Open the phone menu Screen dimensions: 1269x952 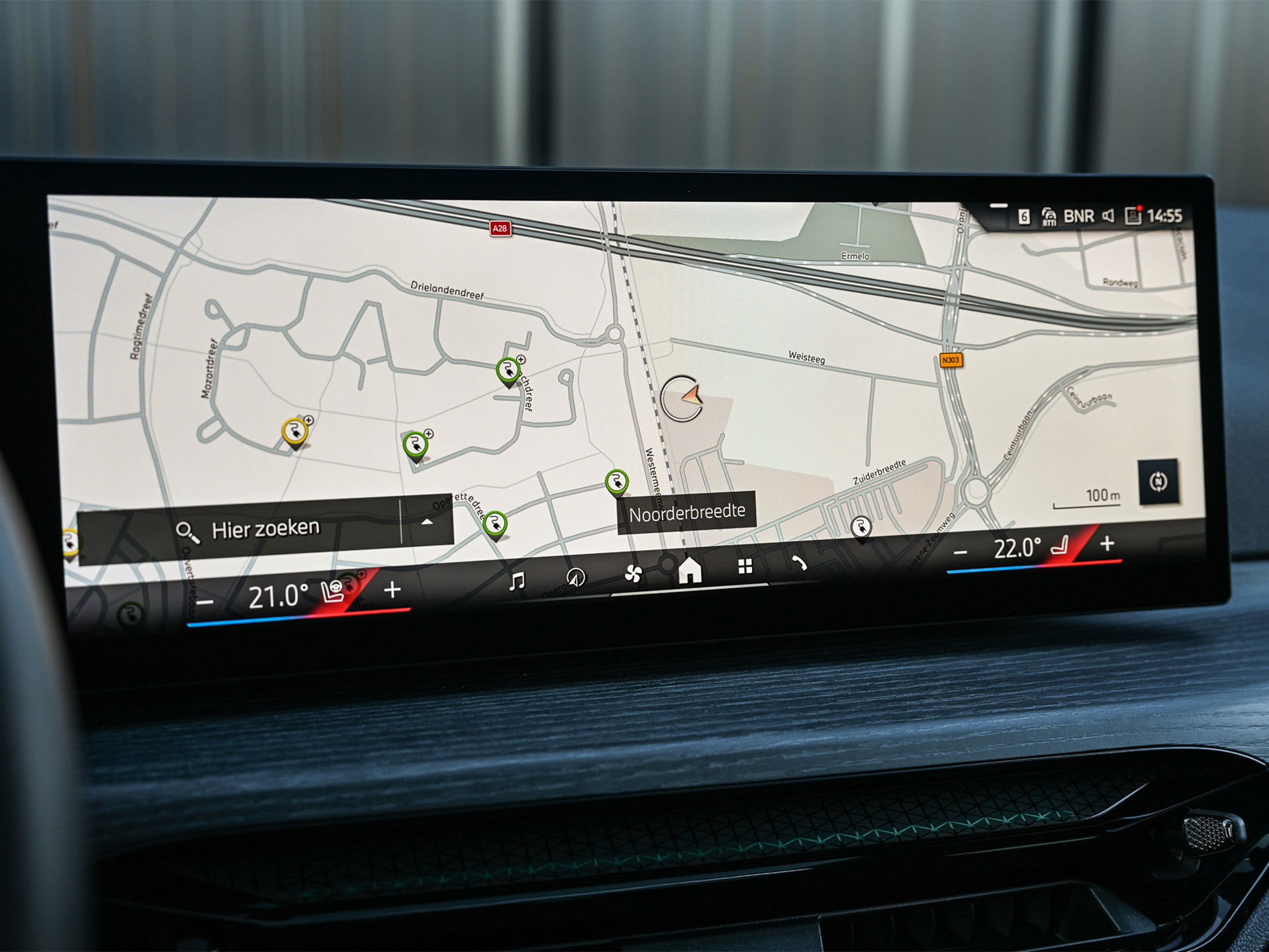pyautogui.click(x=800, y=563)
